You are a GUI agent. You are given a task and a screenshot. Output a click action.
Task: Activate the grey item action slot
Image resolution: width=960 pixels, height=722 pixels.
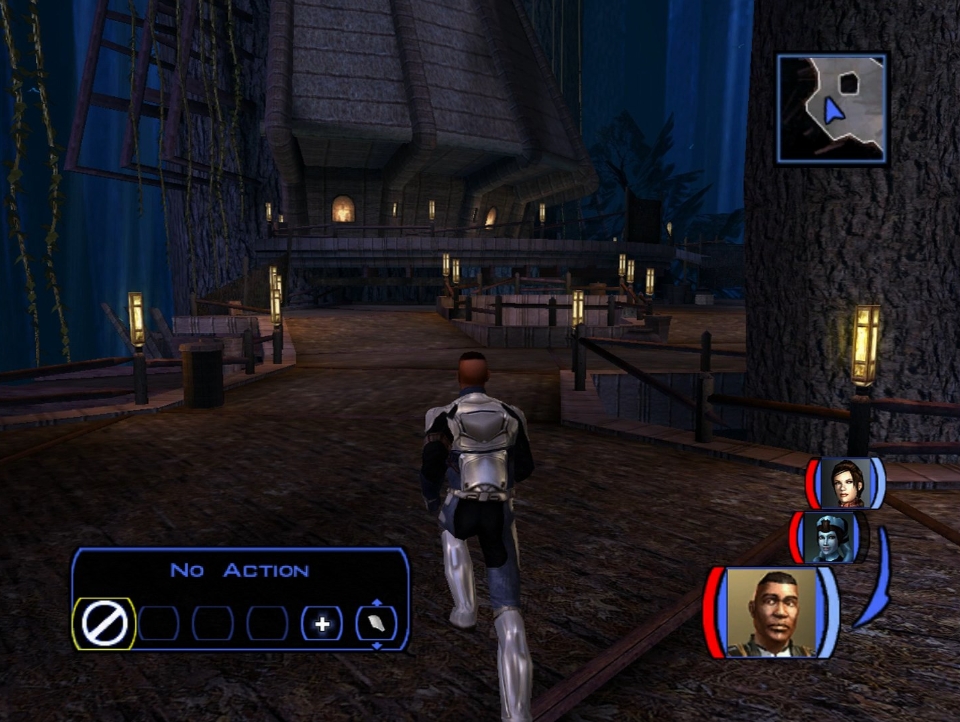pyautogui.click(x=376, y=624)
